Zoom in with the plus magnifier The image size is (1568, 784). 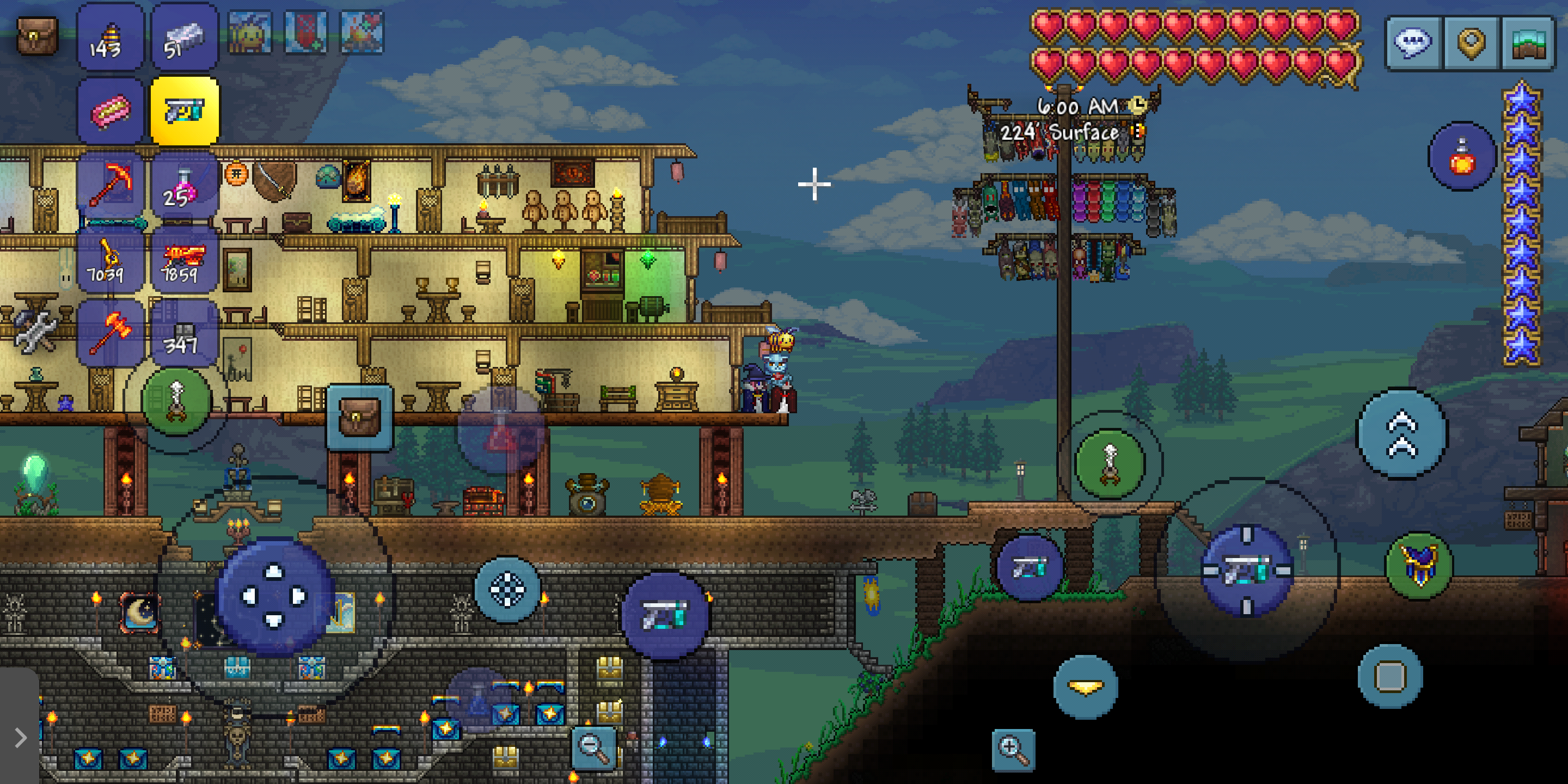click(1013, 750)
